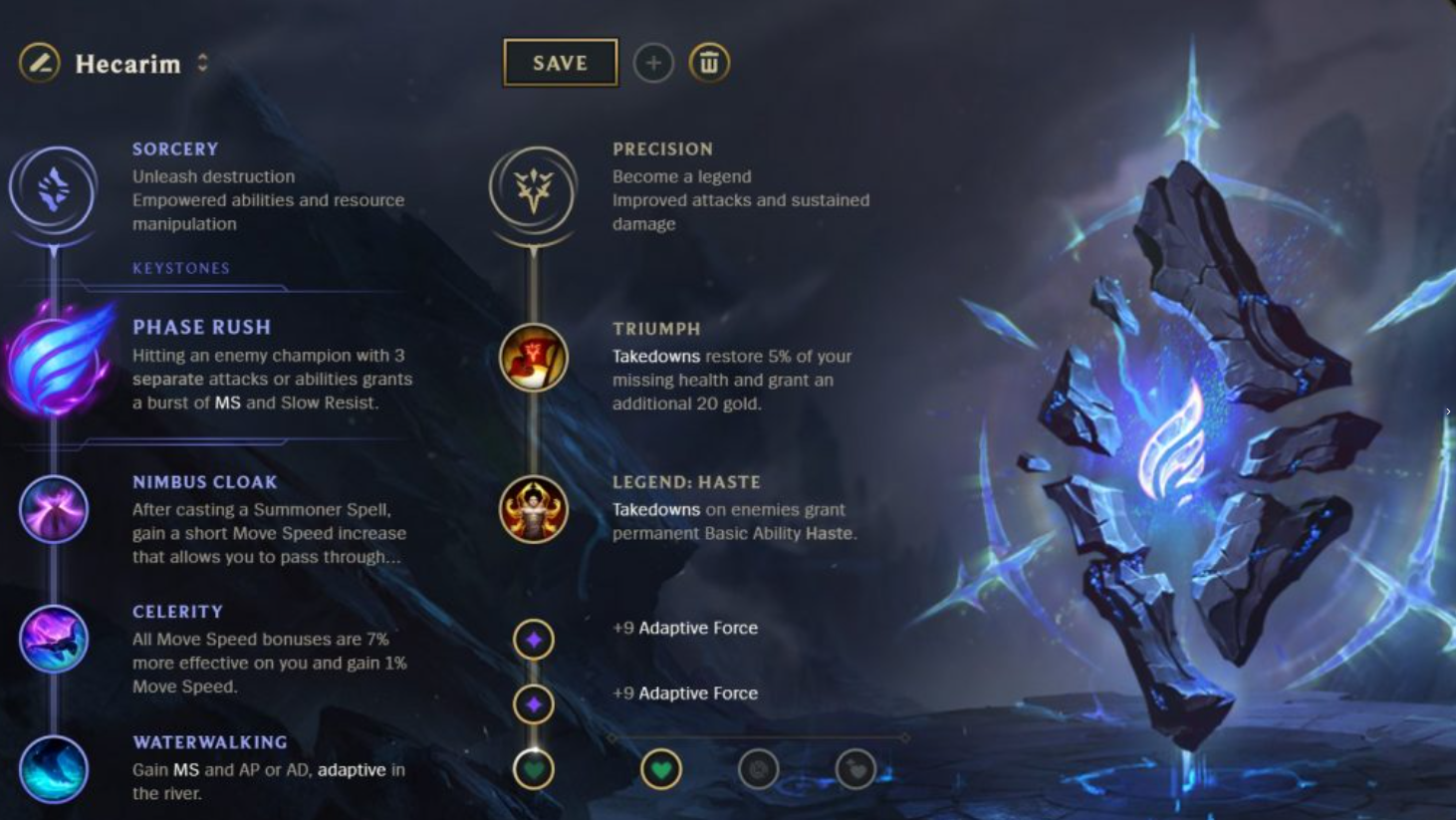The image size is (1456, 820).
Task: Choose the Legend: Haste rune
Action: [x=534, y=509]
